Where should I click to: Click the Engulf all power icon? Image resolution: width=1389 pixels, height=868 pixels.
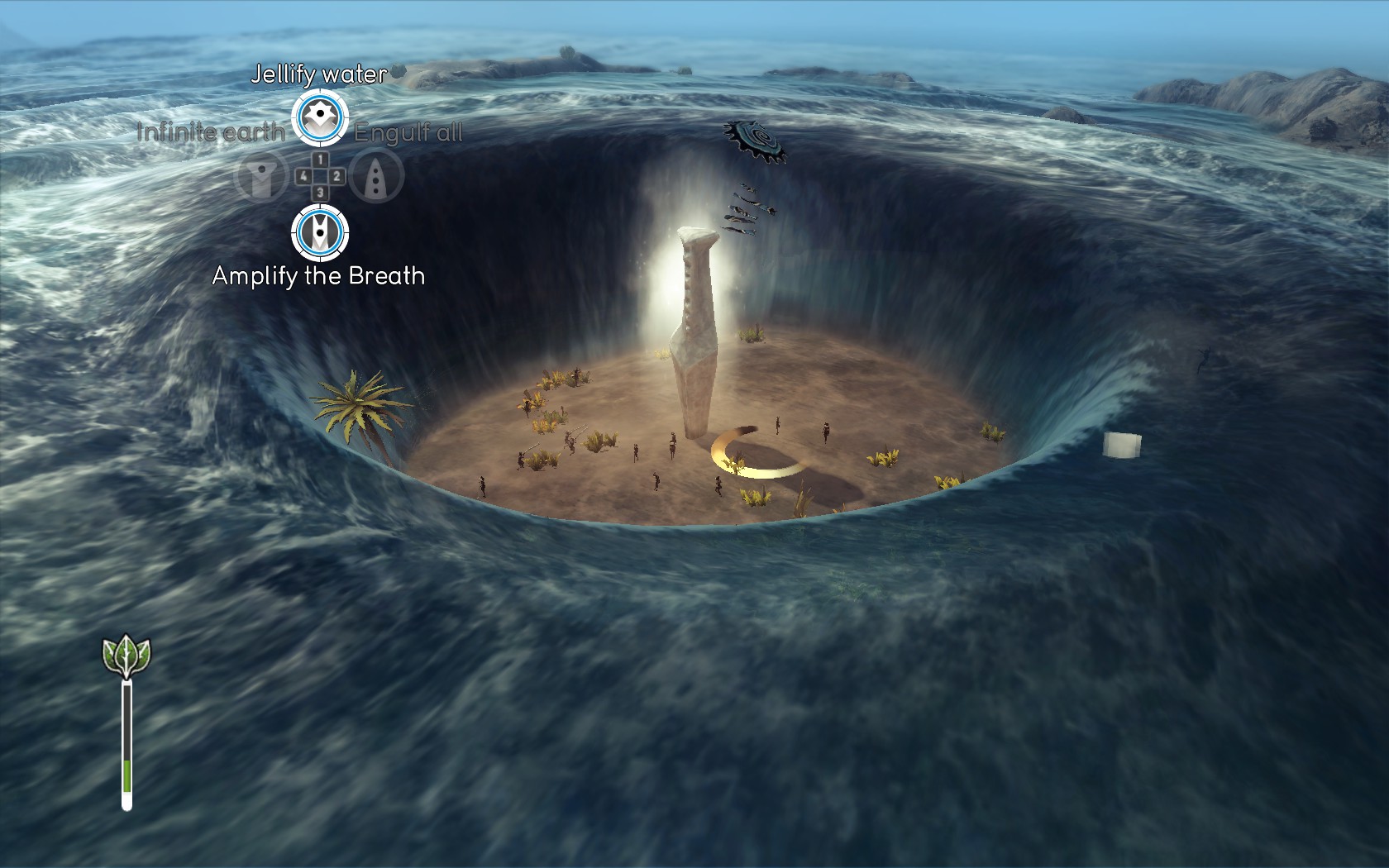[377, 175]
